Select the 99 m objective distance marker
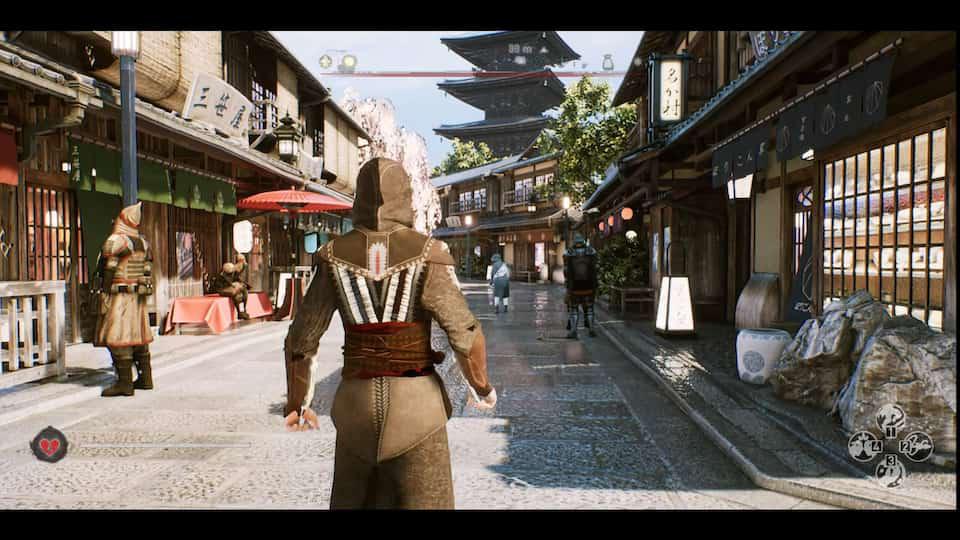This screenshot has width=960, height=540. point(520,48)
